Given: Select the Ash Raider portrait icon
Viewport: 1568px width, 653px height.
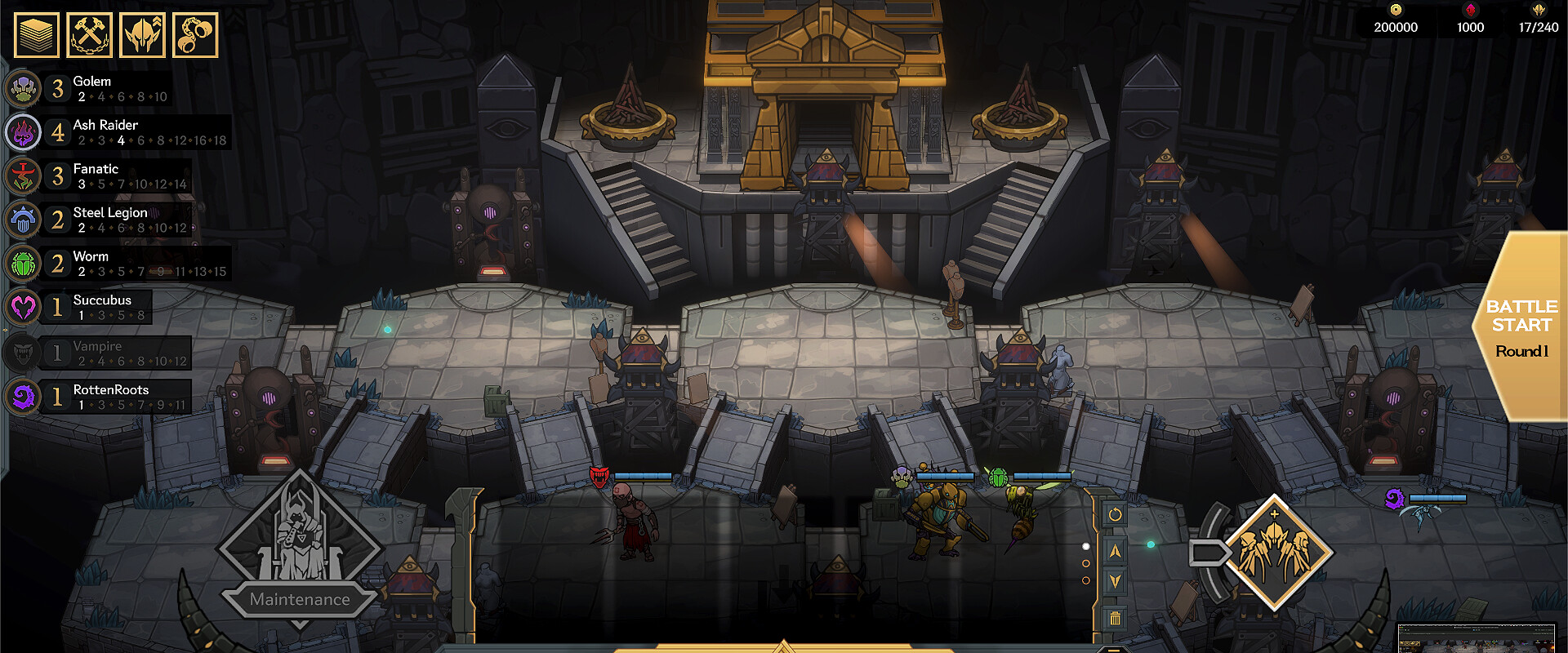Looking at the screenshot, I should click(23, 132).
